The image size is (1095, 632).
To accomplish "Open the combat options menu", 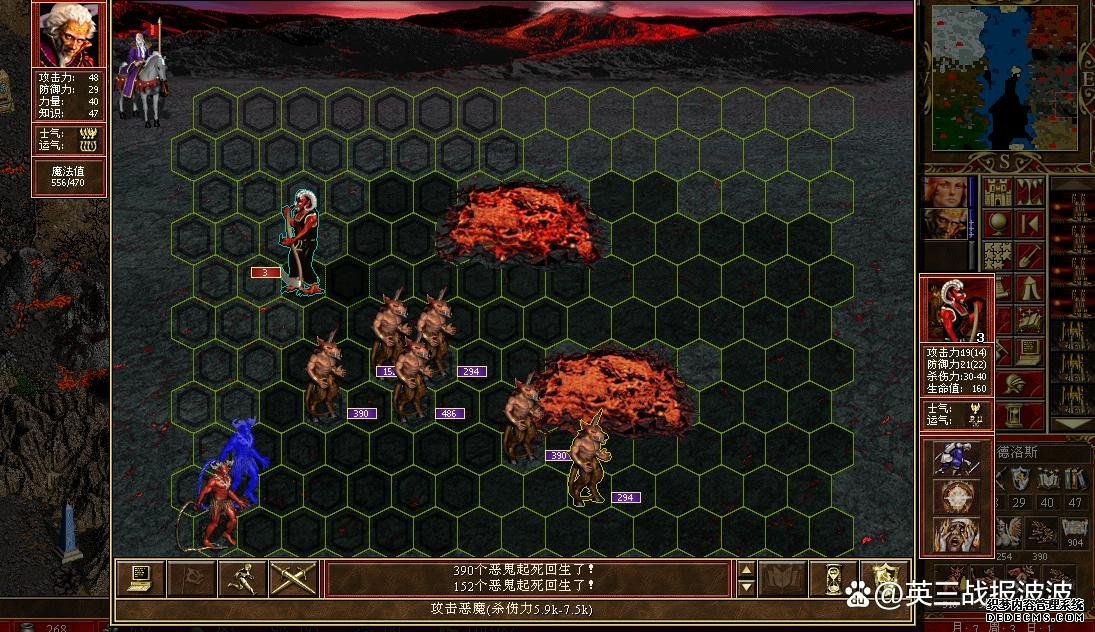I will [140, 578].
